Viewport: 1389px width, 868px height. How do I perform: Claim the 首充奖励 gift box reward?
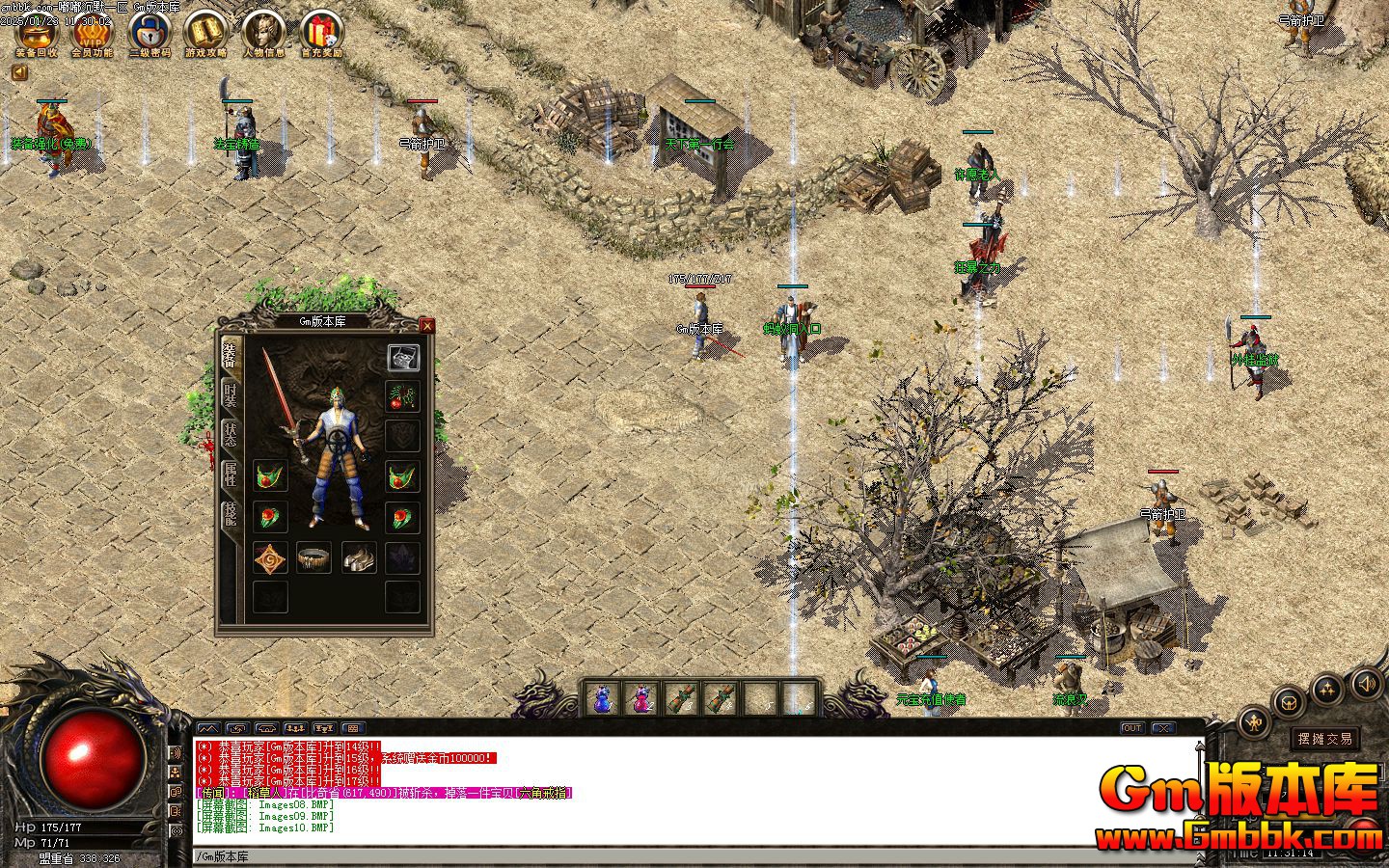tap(321, 33)
